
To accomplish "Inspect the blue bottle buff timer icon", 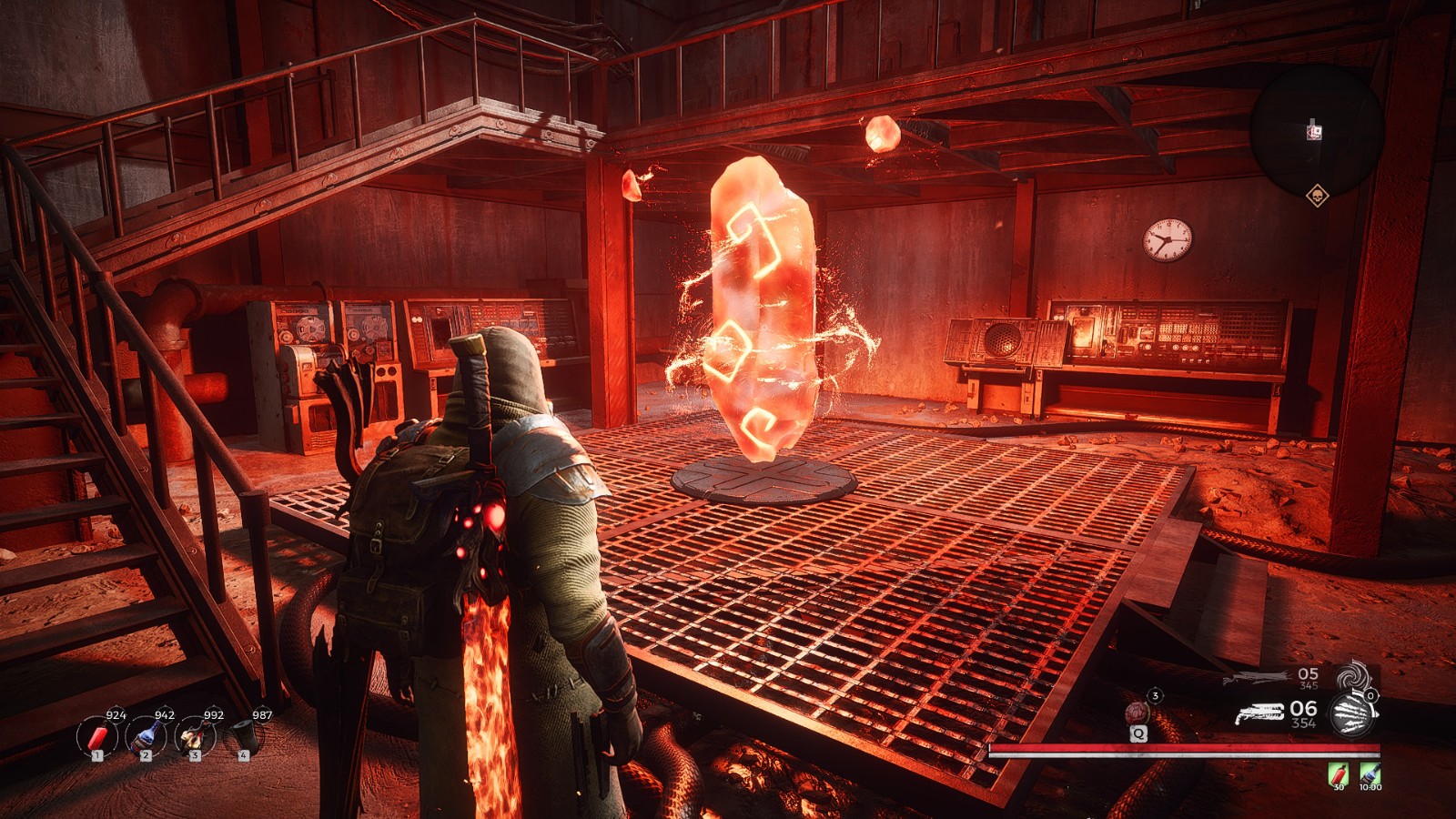I will (x=1370, y=774).
